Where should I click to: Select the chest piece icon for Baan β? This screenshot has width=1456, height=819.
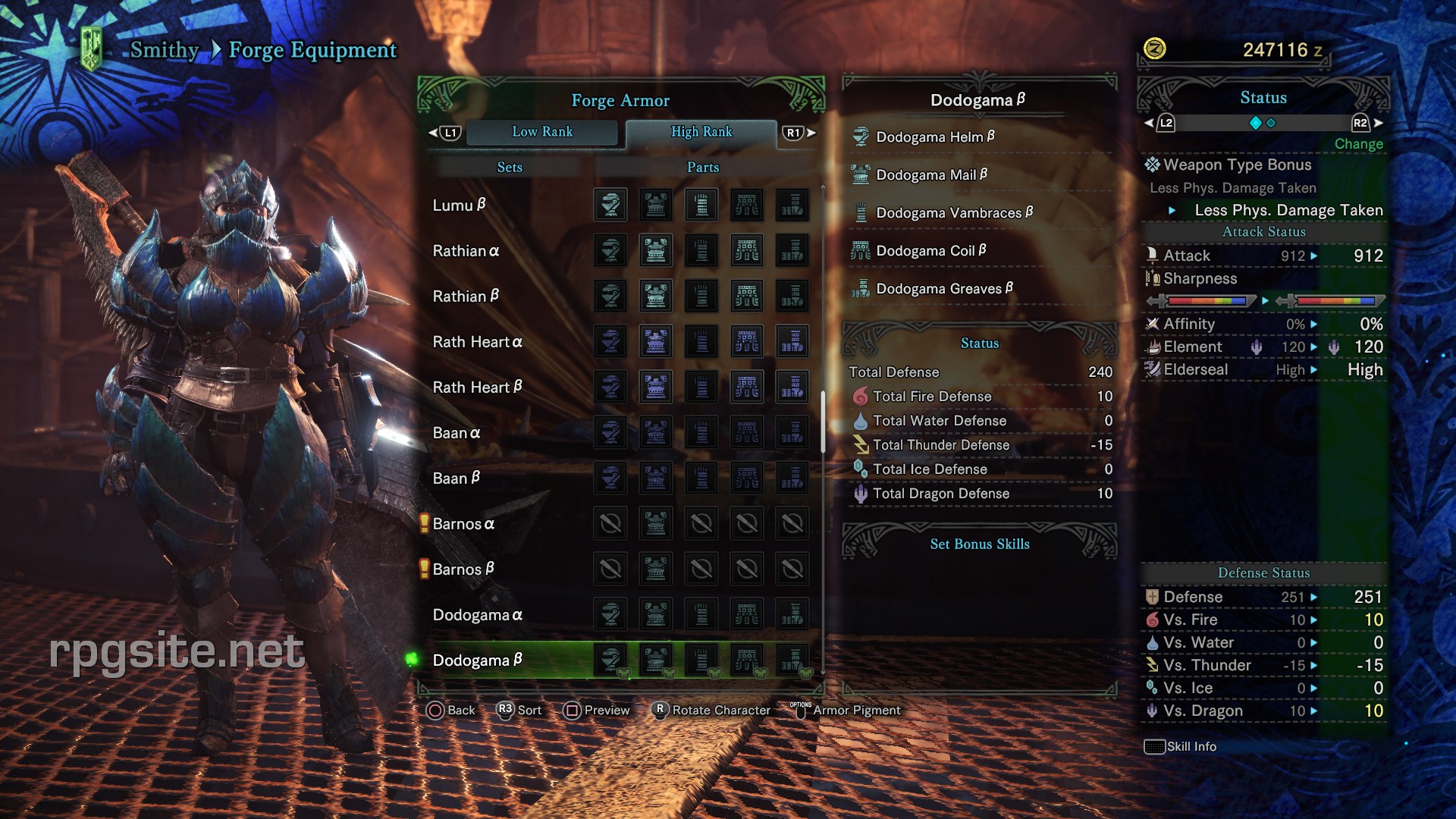(656, 478)
